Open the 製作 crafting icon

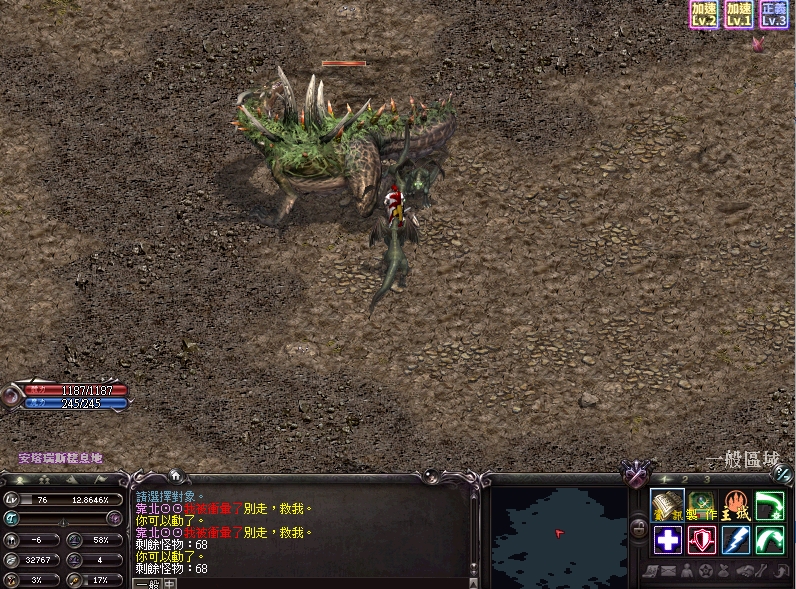pos(701,504)
